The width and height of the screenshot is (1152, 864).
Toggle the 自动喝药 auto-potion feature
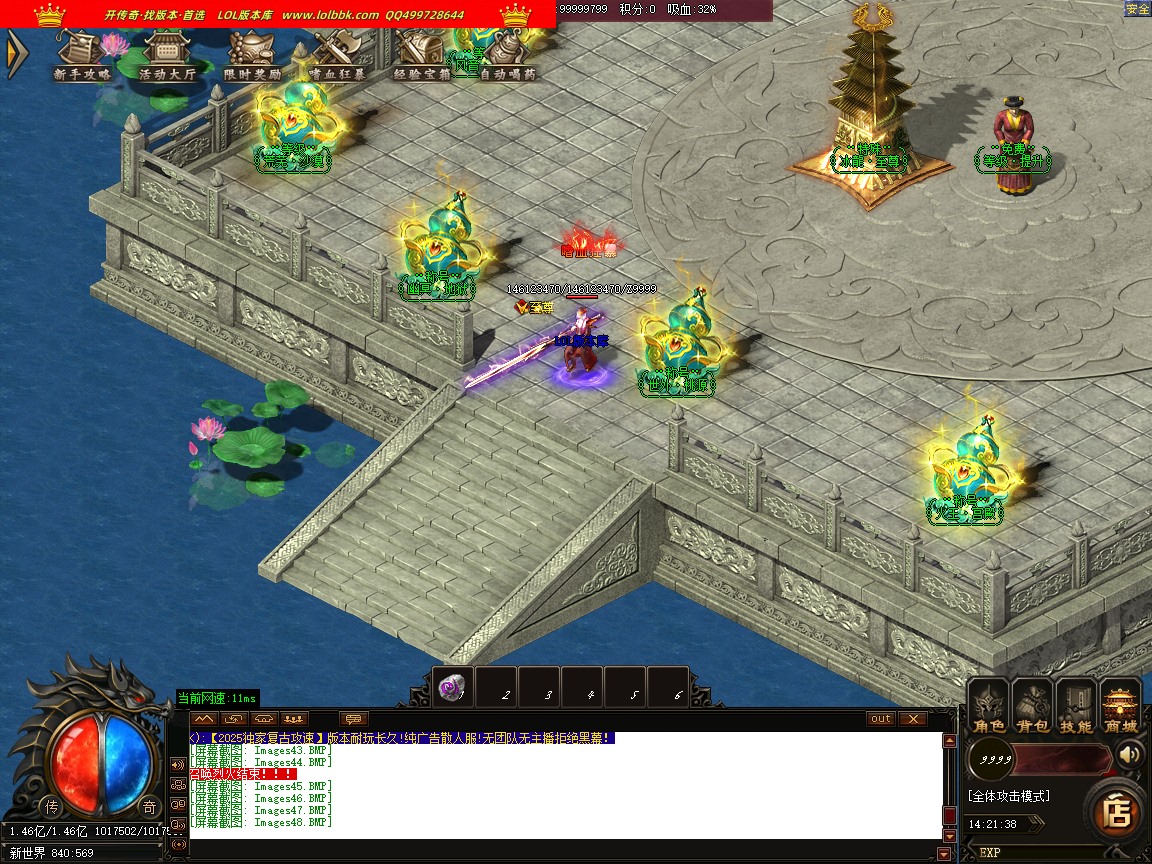point(507,56)
